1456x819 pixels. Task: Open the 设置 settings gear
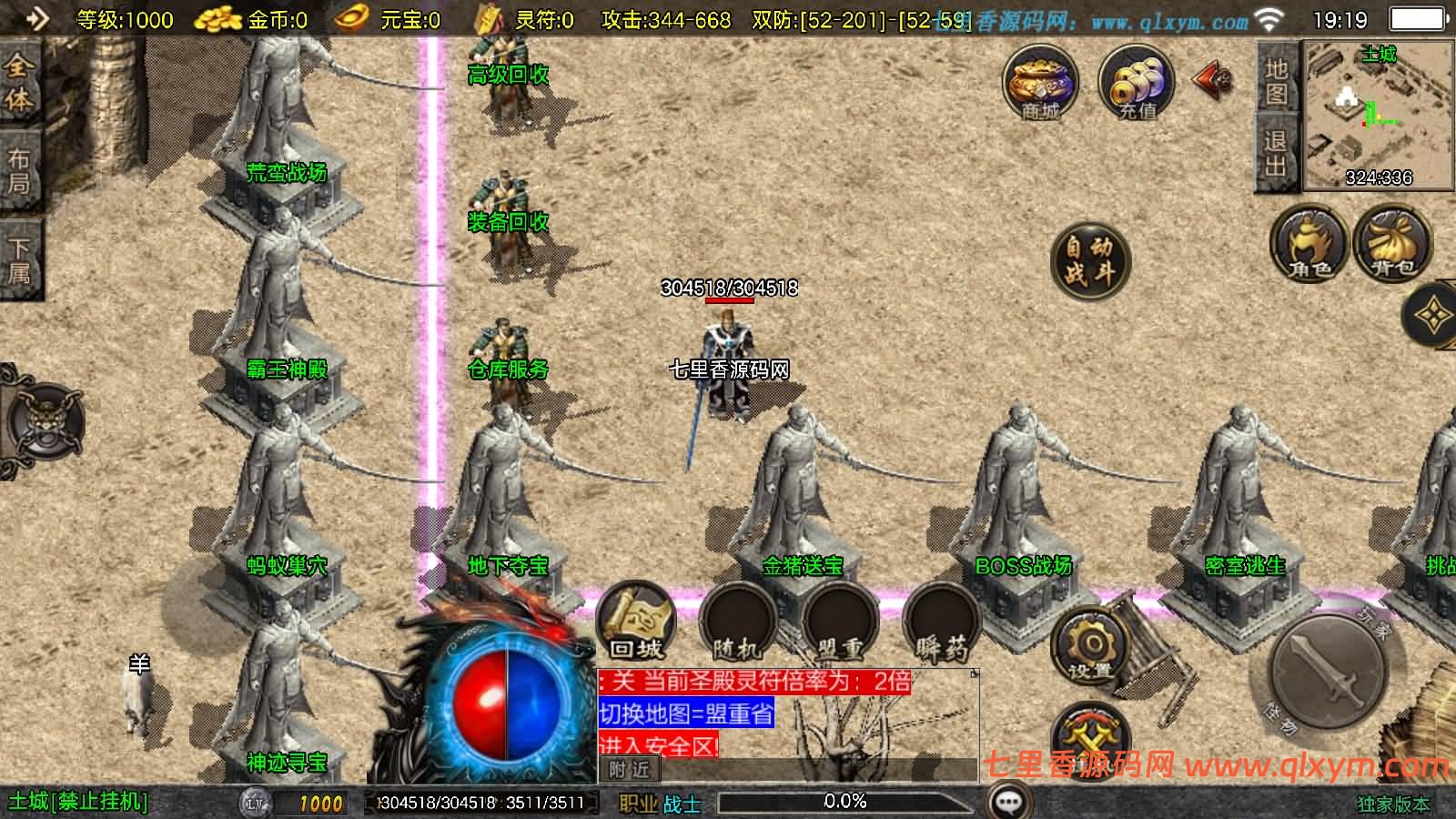click(x=1089, y=647)
